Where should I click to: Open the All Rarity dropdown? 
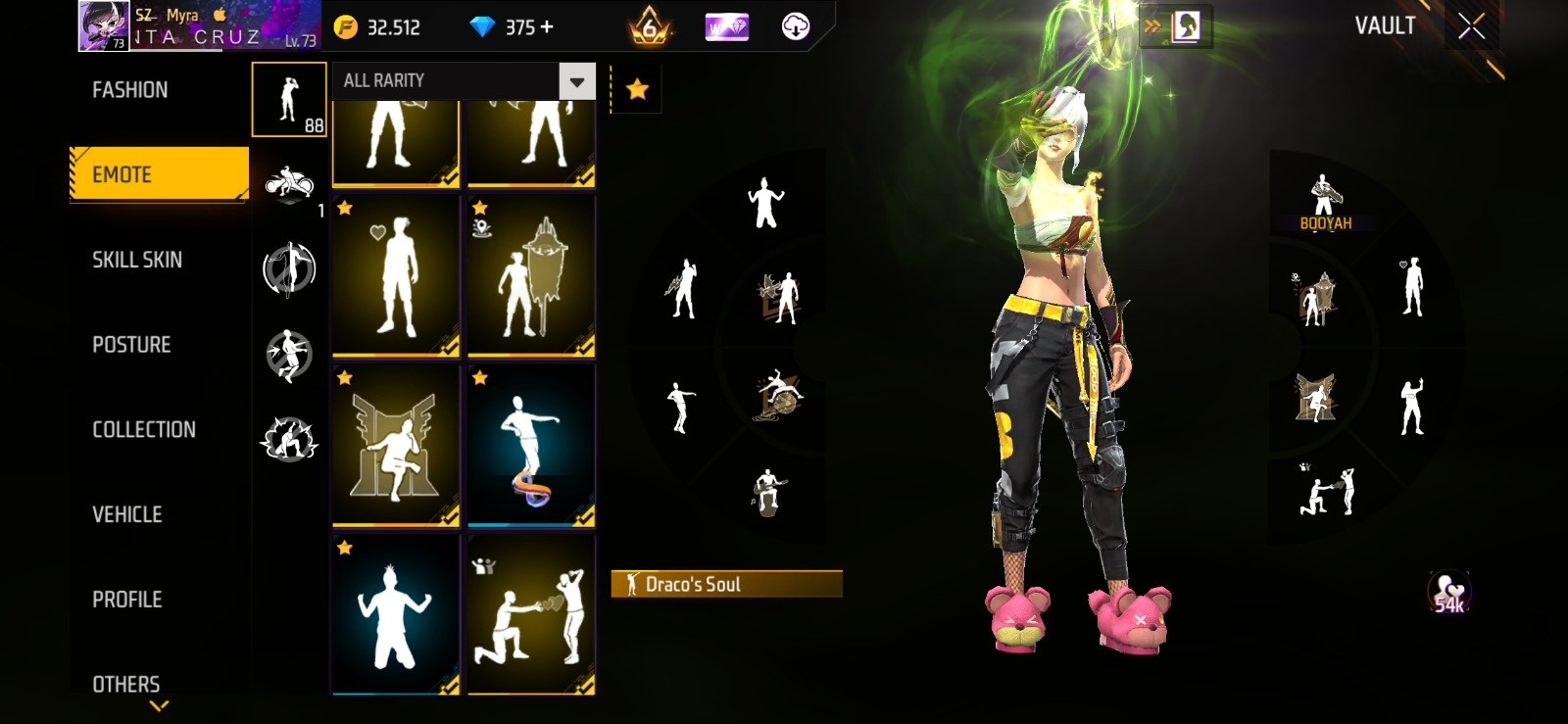coord(465,81)
